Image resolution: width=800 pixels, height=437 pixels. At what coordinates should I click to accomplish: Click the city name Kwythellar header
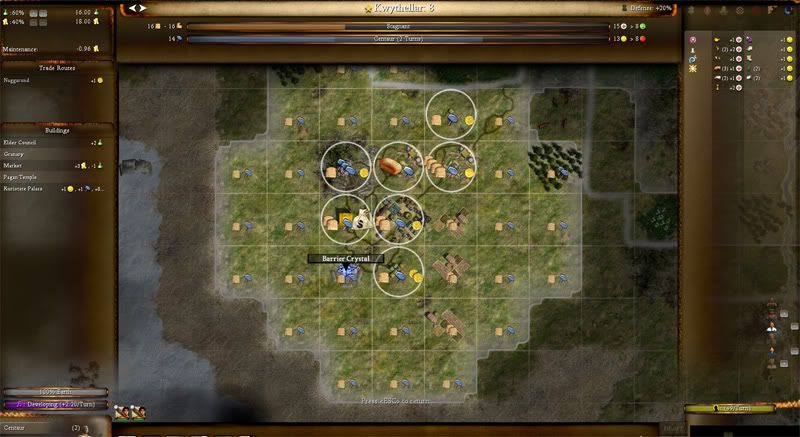click(x=400, y=8)
